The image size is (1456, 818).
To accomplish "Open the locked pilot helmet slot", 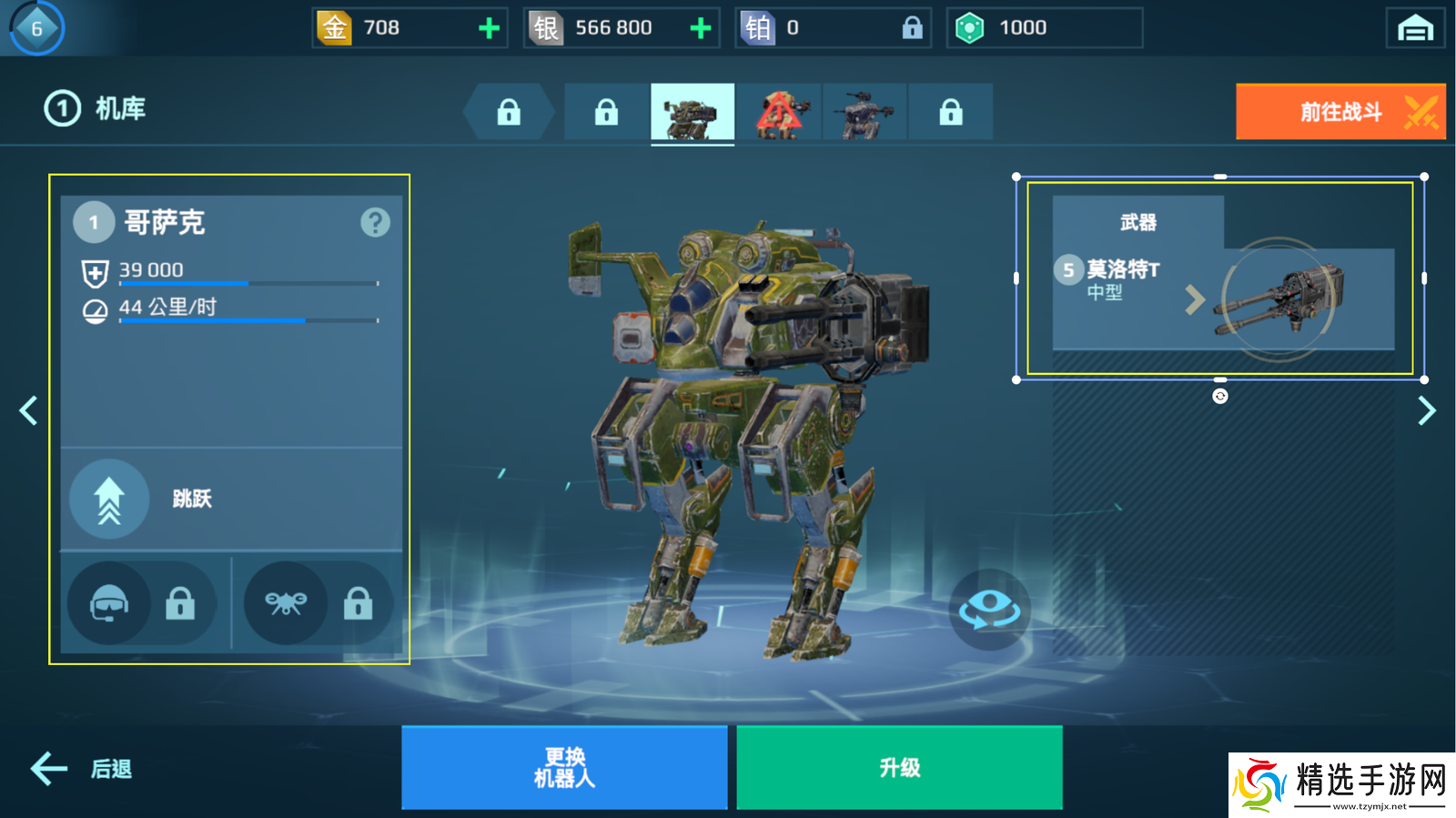I will pos(140,602).
